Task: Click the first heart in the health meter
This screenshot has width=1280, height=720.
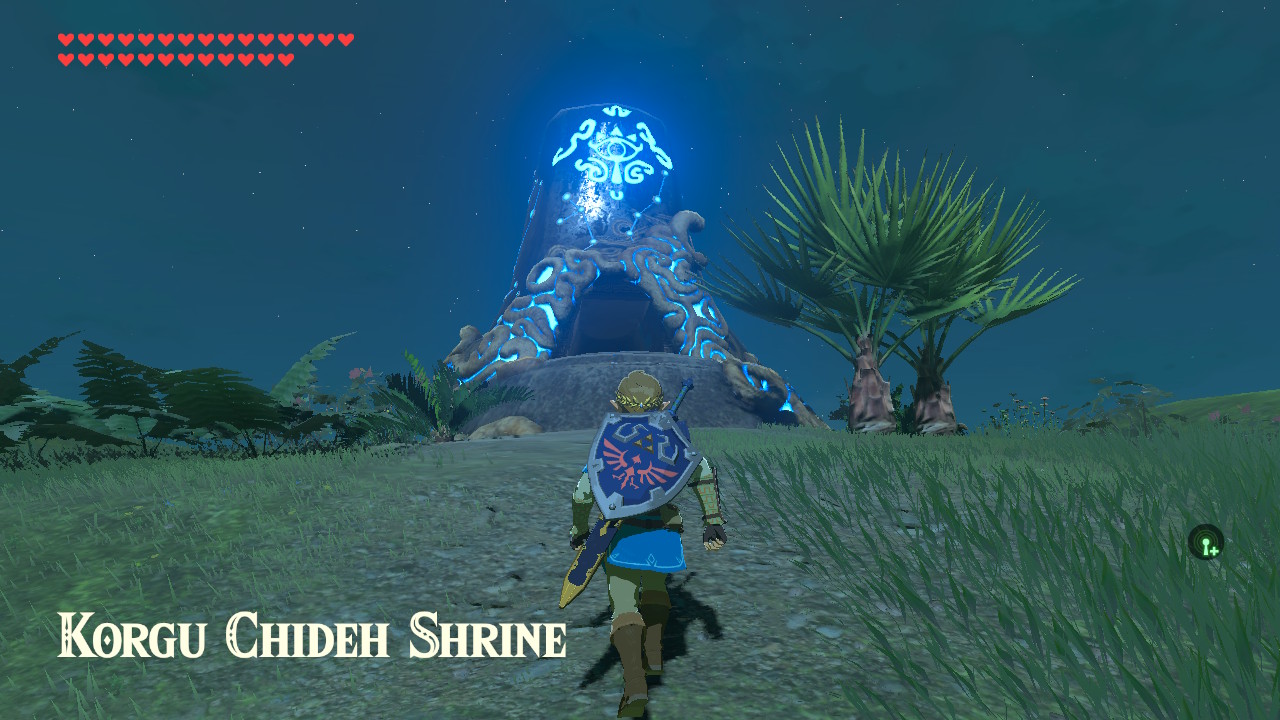Action: [65, 40]
